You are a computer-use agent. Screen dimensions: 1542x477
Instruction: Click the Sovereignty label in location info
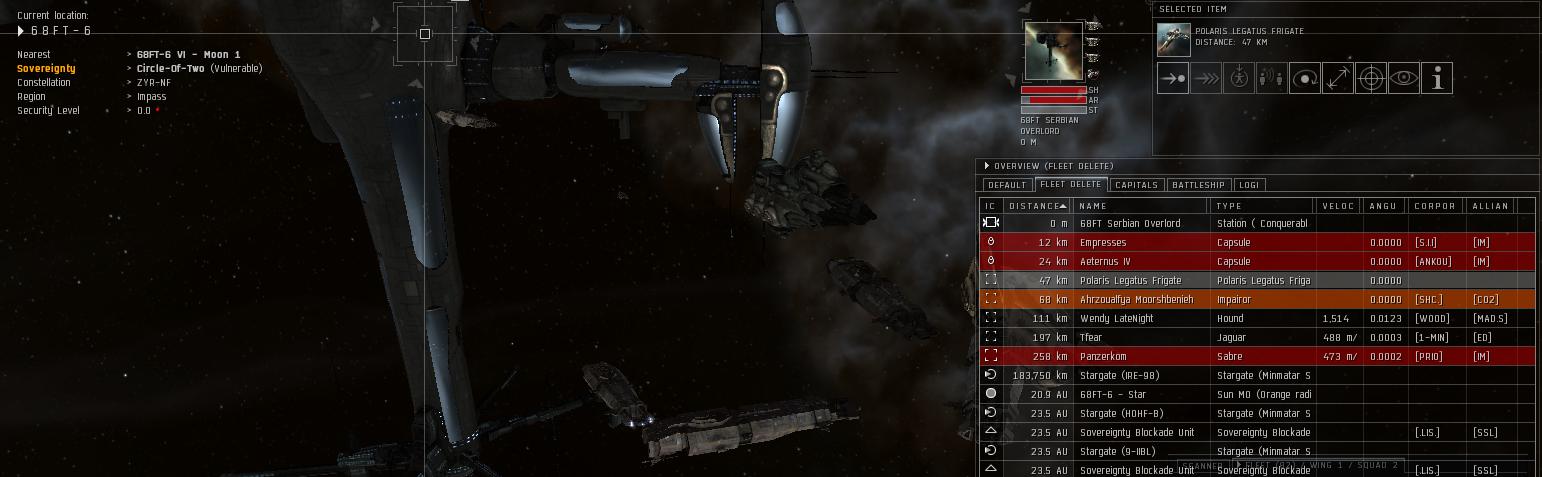(x=46, y=69)
